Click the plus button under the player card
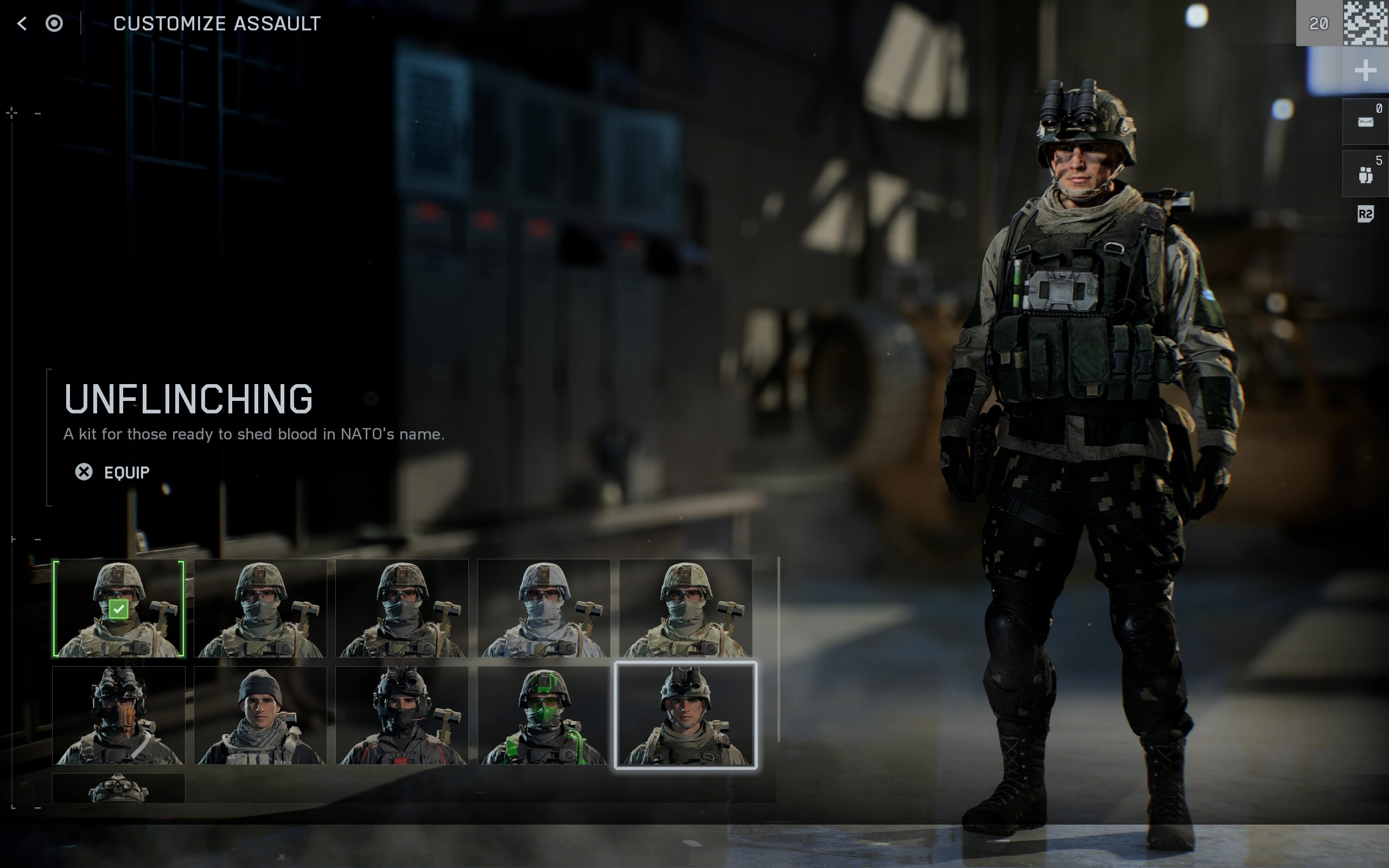Image resolution: width=1389 pixels, height=868 pixels. coord(1365,71)
